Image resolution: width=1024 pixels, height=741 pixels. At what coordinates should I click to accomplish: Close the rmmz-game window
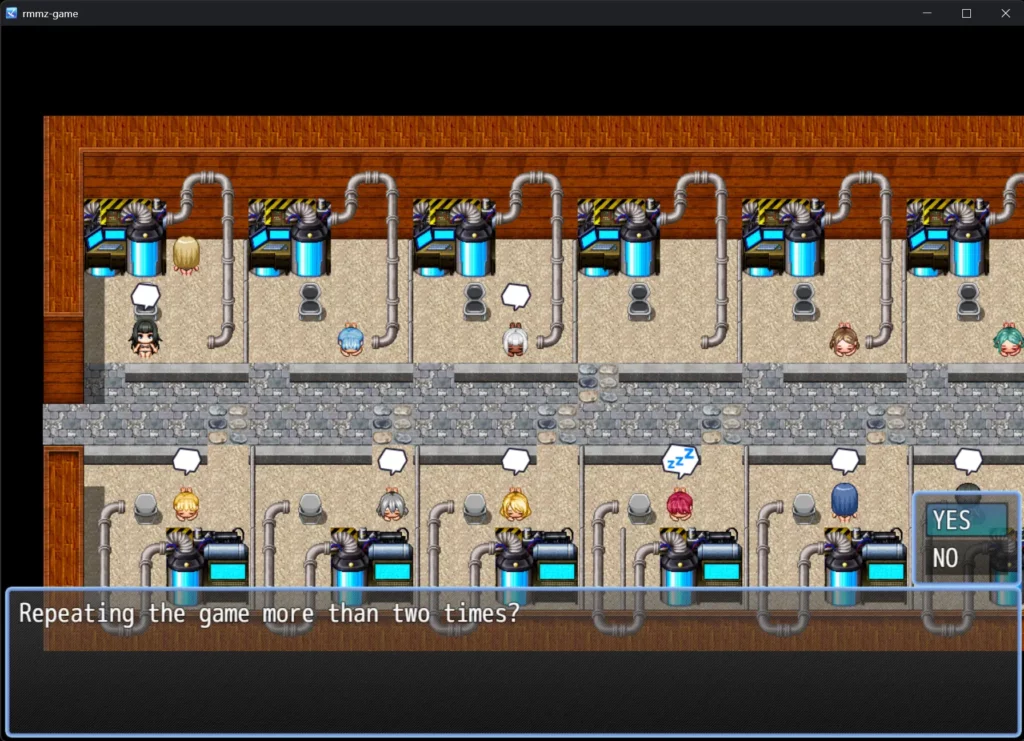[x=1005, y=13]
